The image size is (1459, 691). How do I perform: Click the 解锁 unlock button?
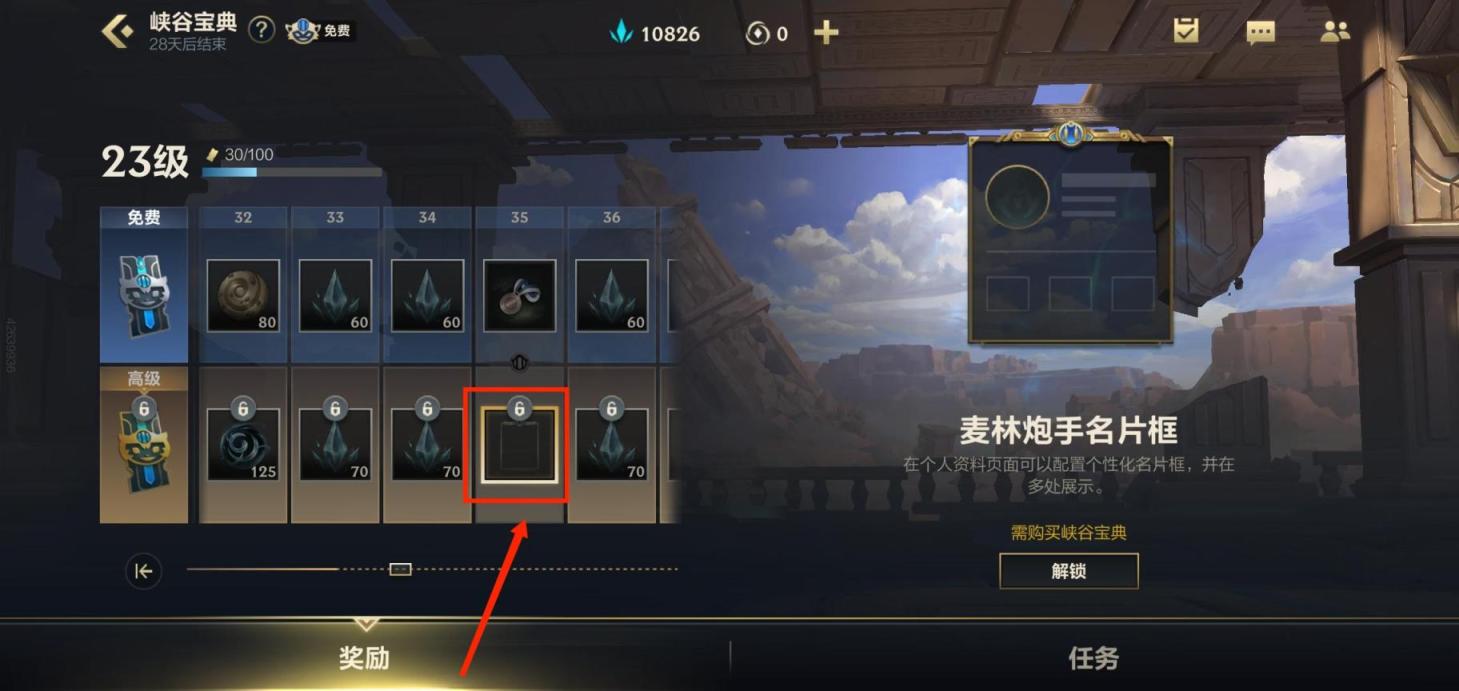pyautogui.click(x=1069, y=571)
